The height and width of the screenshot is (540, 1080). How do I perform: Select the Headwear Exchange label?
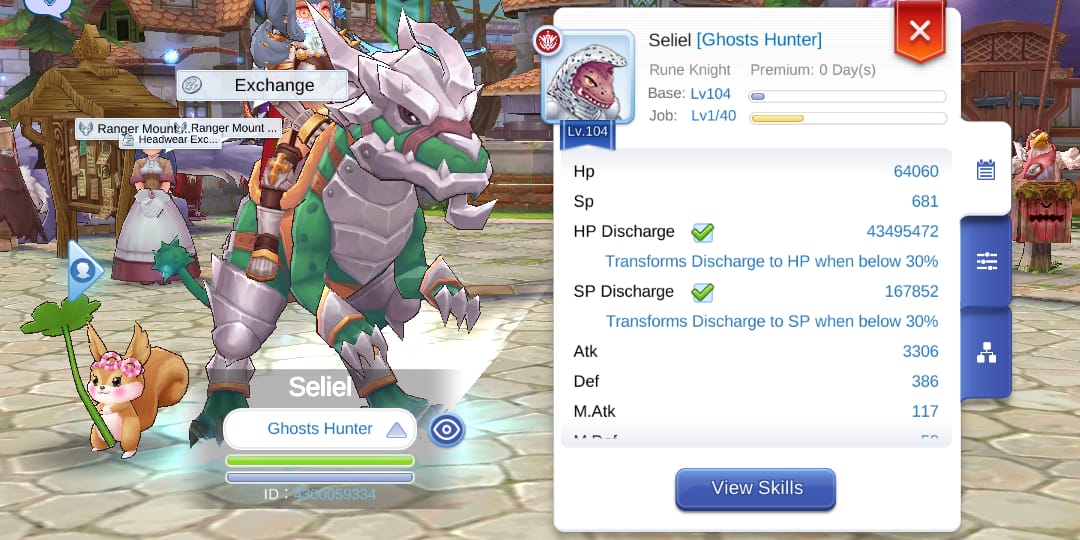point(170,140)
